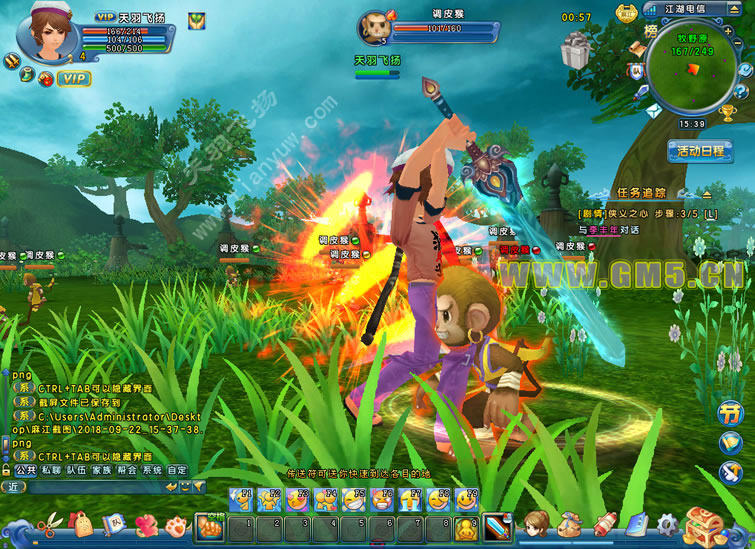Screen dimensions: 755x549
Task: Switch chat to the 系统 system tab
Action: pyautogui.click(x=152, y=469)
